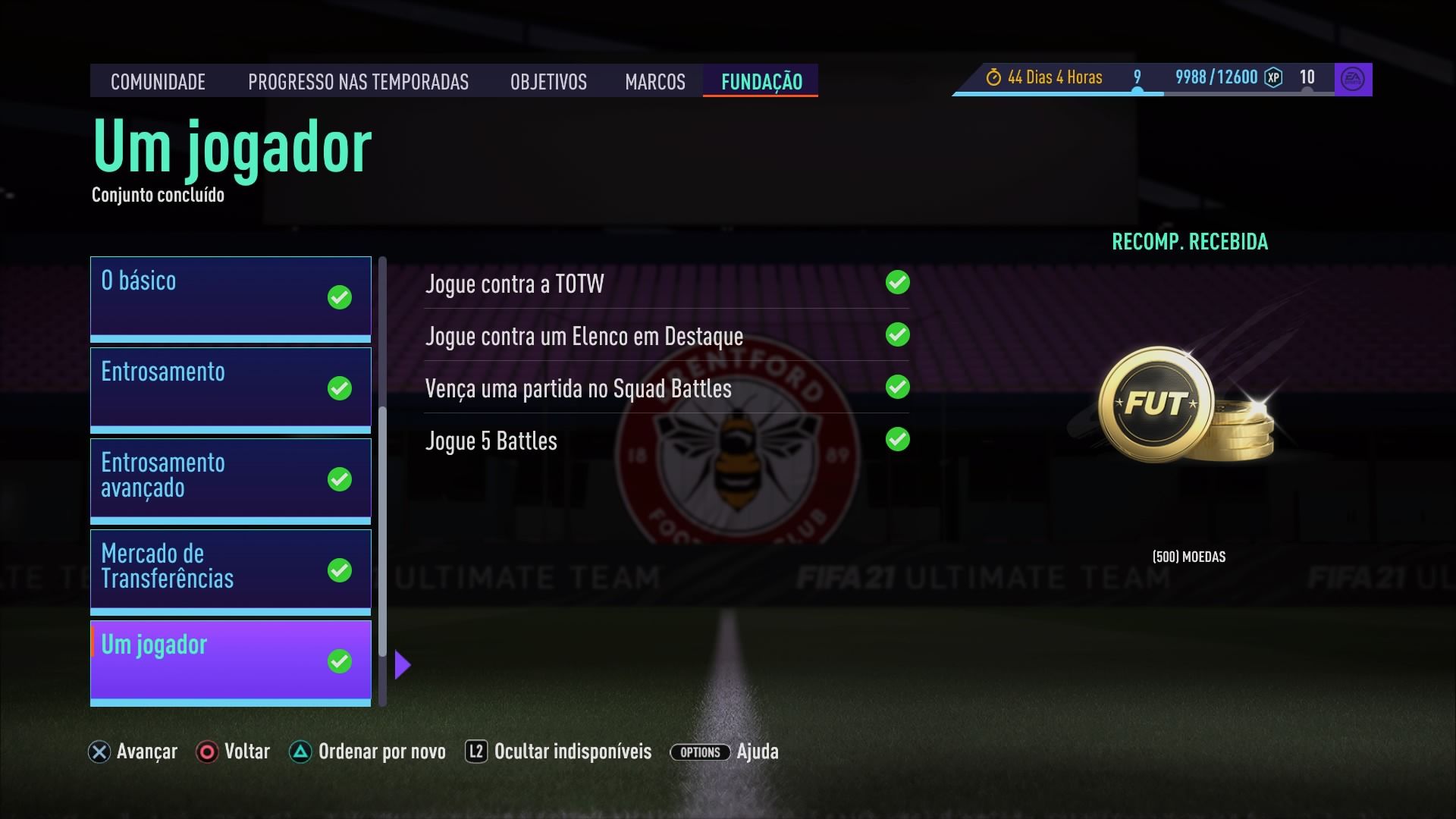This screenshot has width=1456, height=819.
Task: Switch to the OBJETIVOS tab
Action: 548,82
